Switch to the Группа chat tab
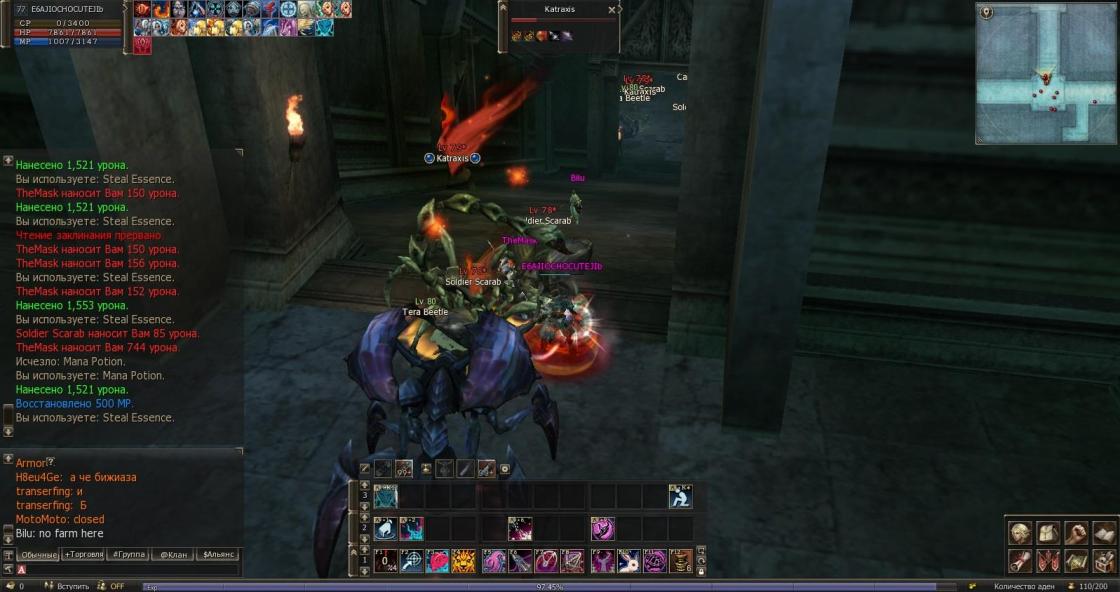 pos(130,554)
